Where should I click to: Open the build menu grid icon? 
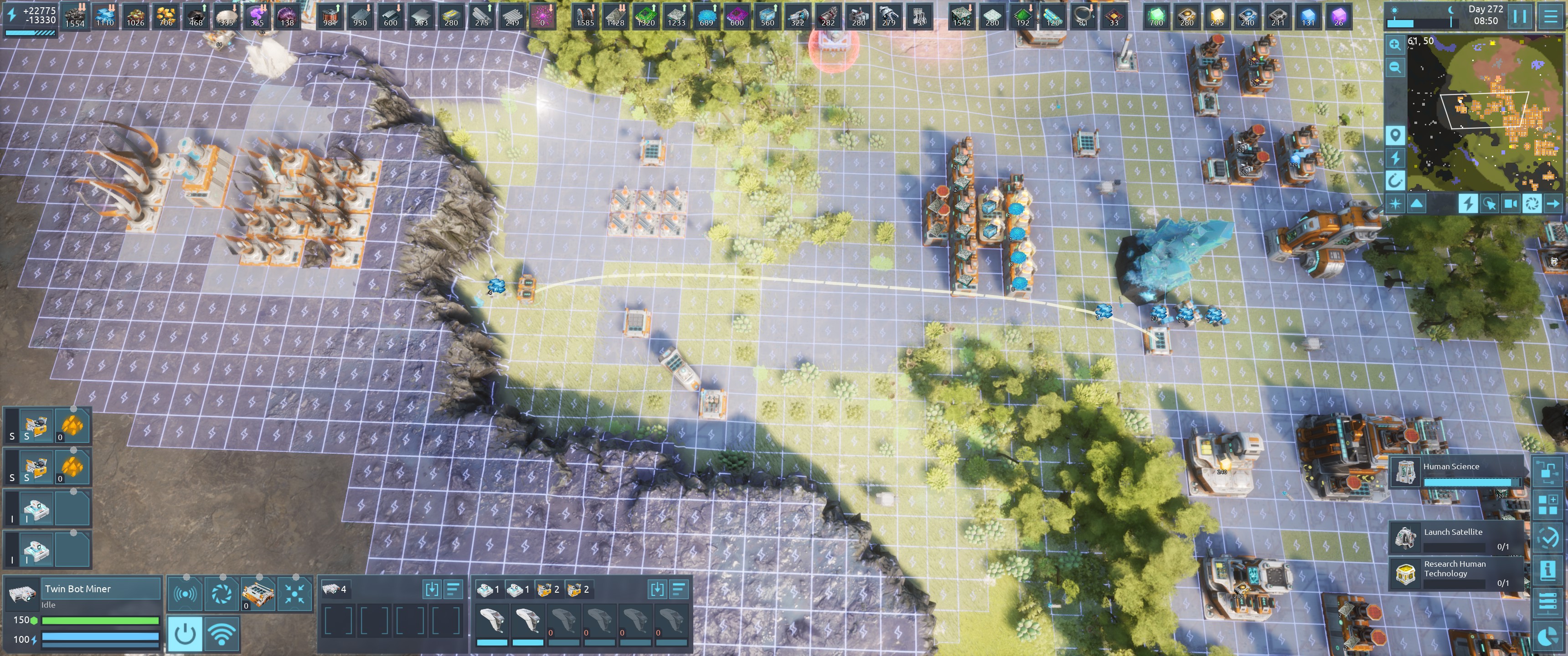point(1547,504)
